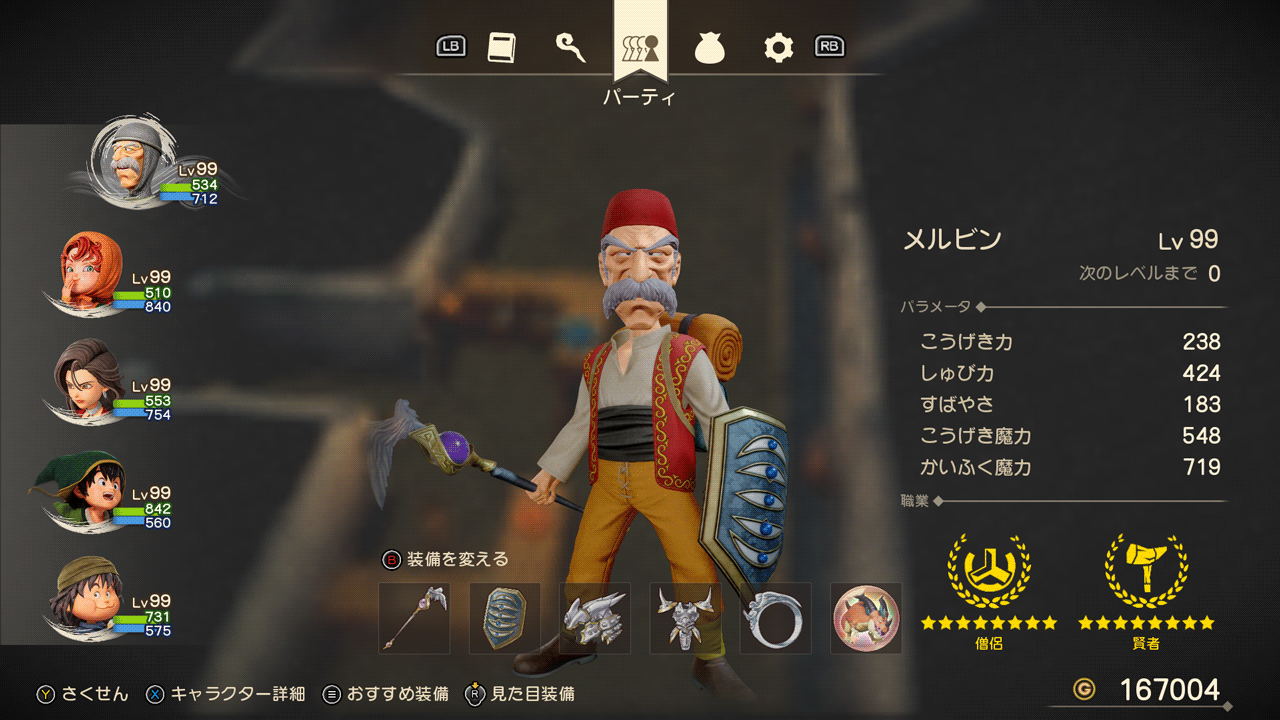Click the horned silver armor slot
Image resolution: width=1280 pixels, height=720 pixels.
[685, 618]
